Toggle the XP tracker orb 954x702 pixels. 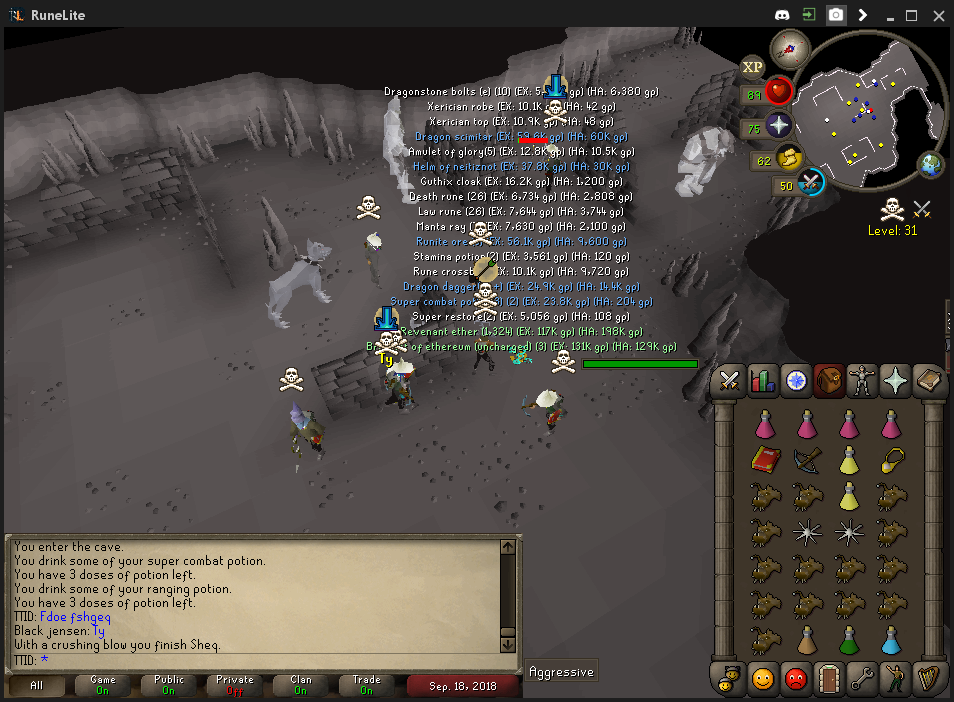click(752, 68)
